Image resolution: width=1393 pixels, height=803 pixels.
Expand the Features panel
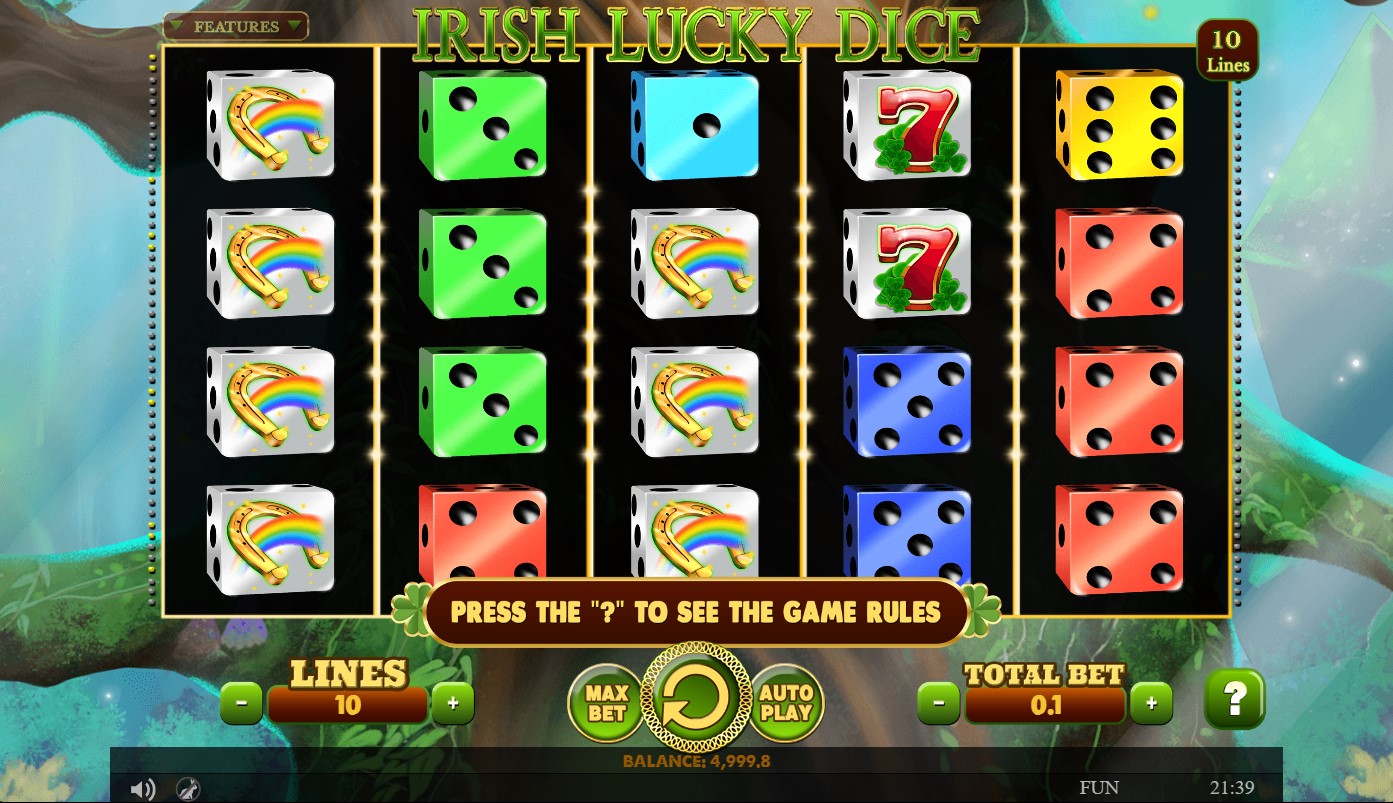click(x=235, y=26)
